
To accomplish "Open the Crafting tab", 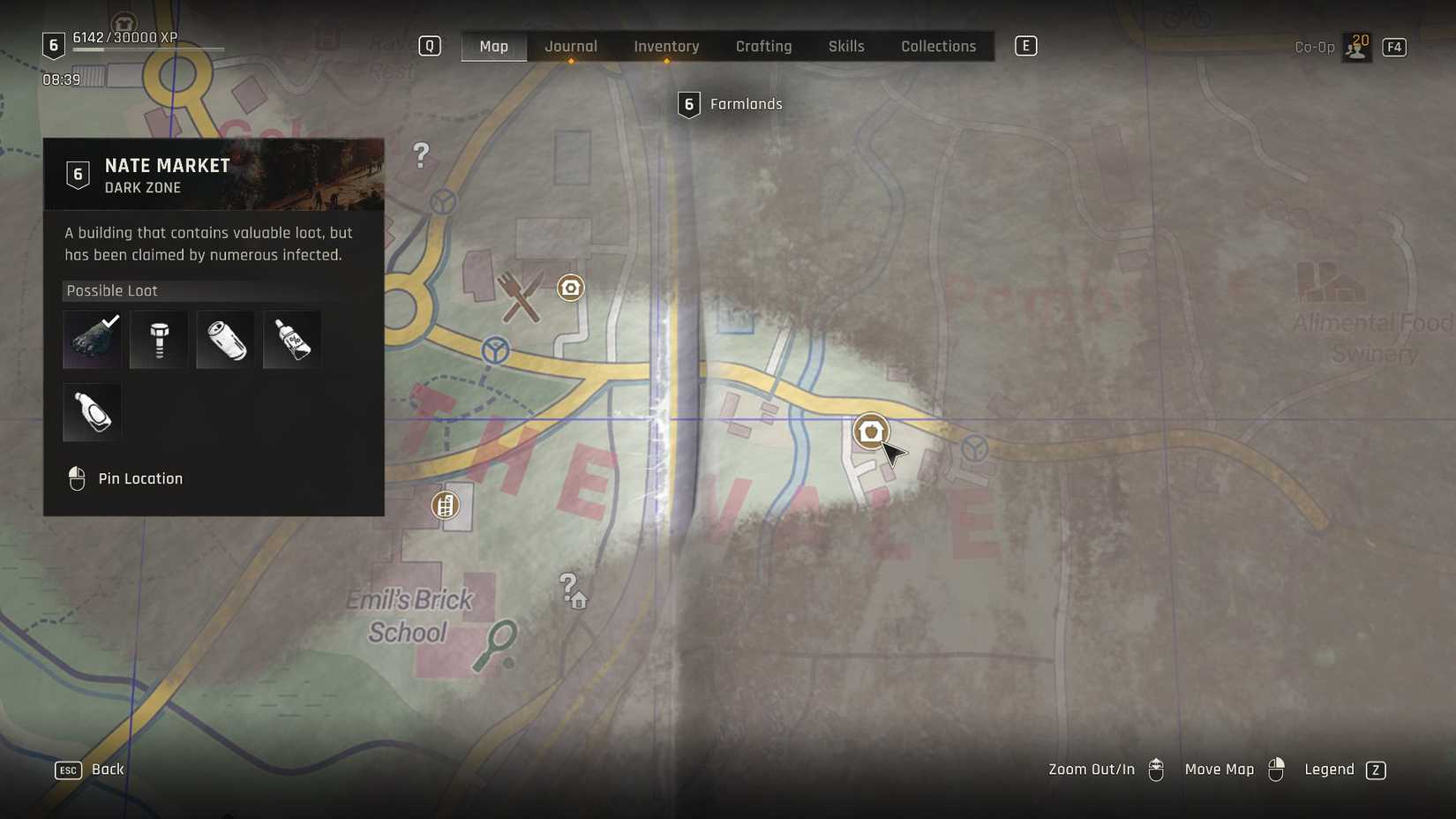I will coord(763,46).
